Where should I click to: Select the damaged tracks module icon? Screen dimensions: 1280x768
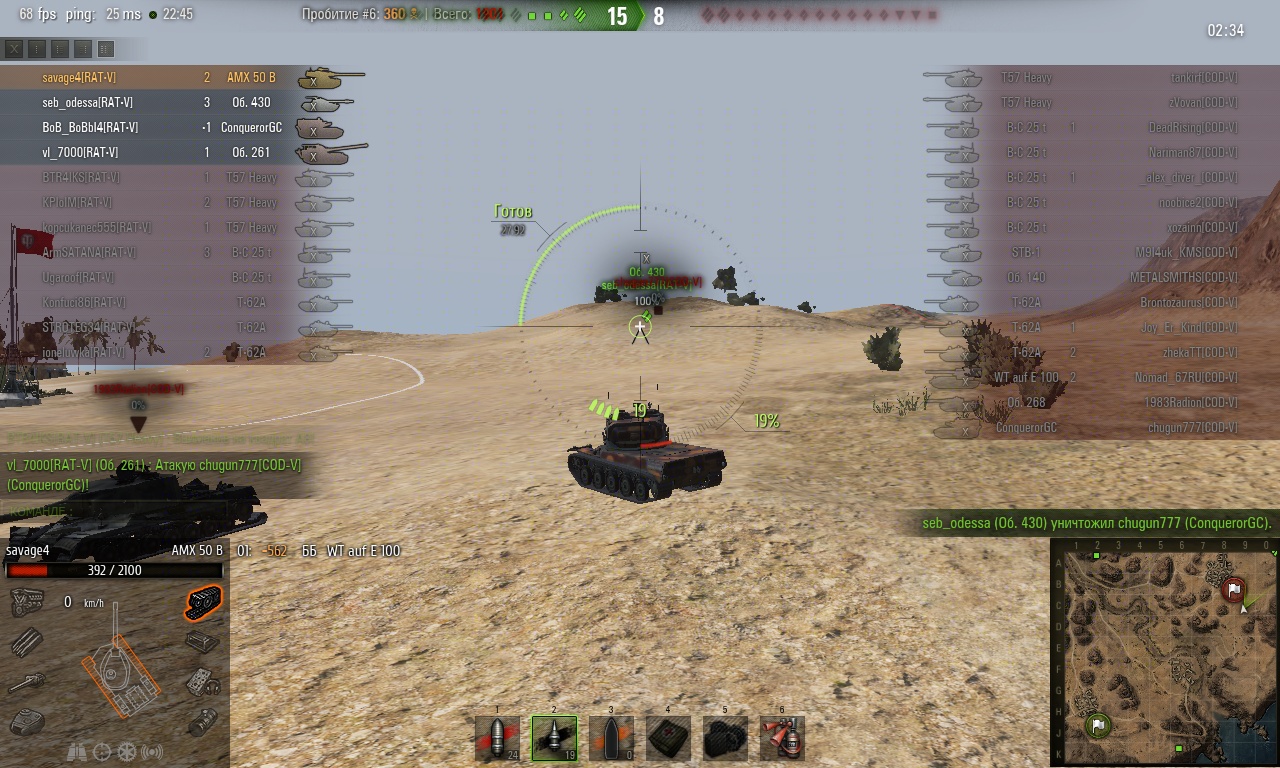click(x=203, y=601)
